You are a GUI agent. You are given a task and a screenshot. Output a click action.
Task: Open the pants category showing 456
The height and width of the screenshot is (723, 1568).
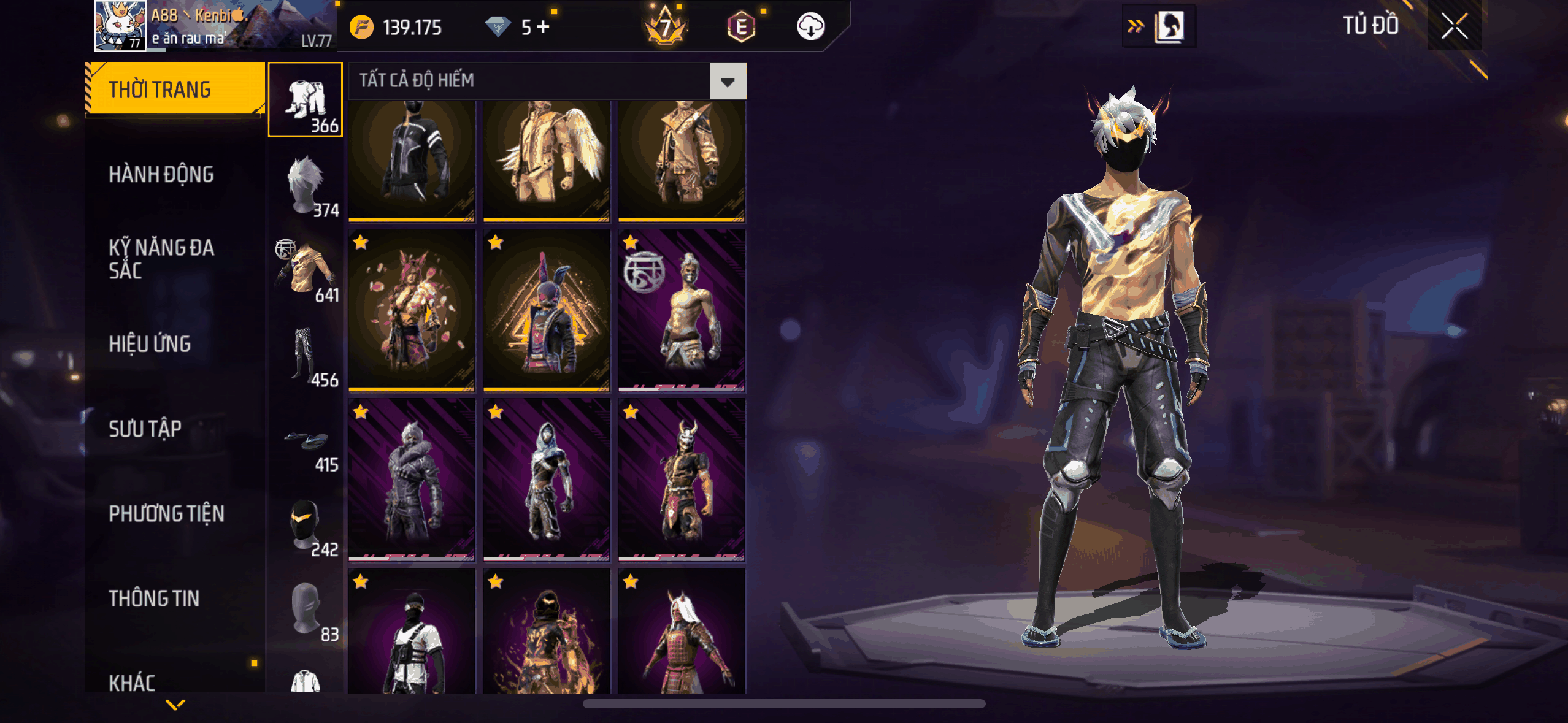click(306, 355)
